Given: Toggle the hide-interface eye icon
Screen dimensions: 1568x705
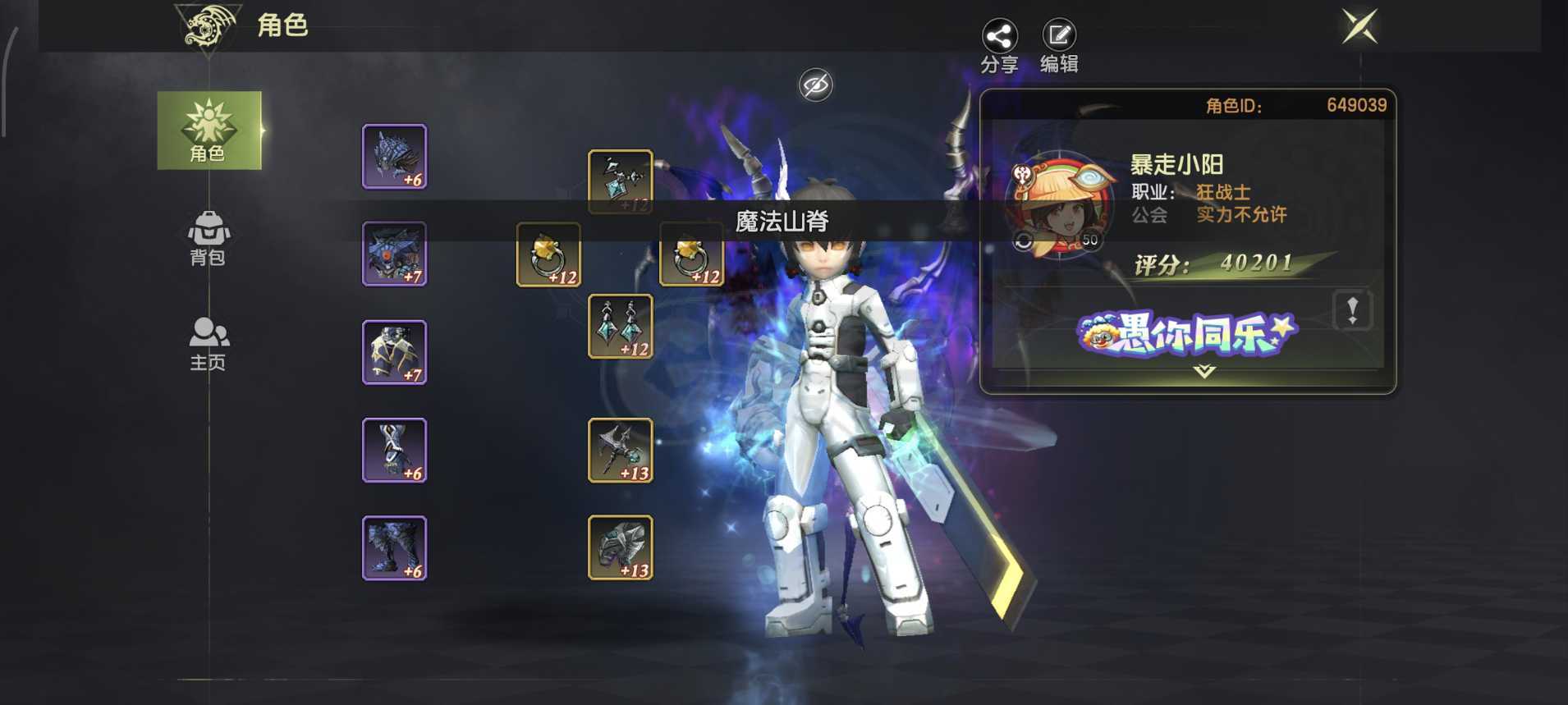Looking at the screenshot, I should (x=815, y=83).
